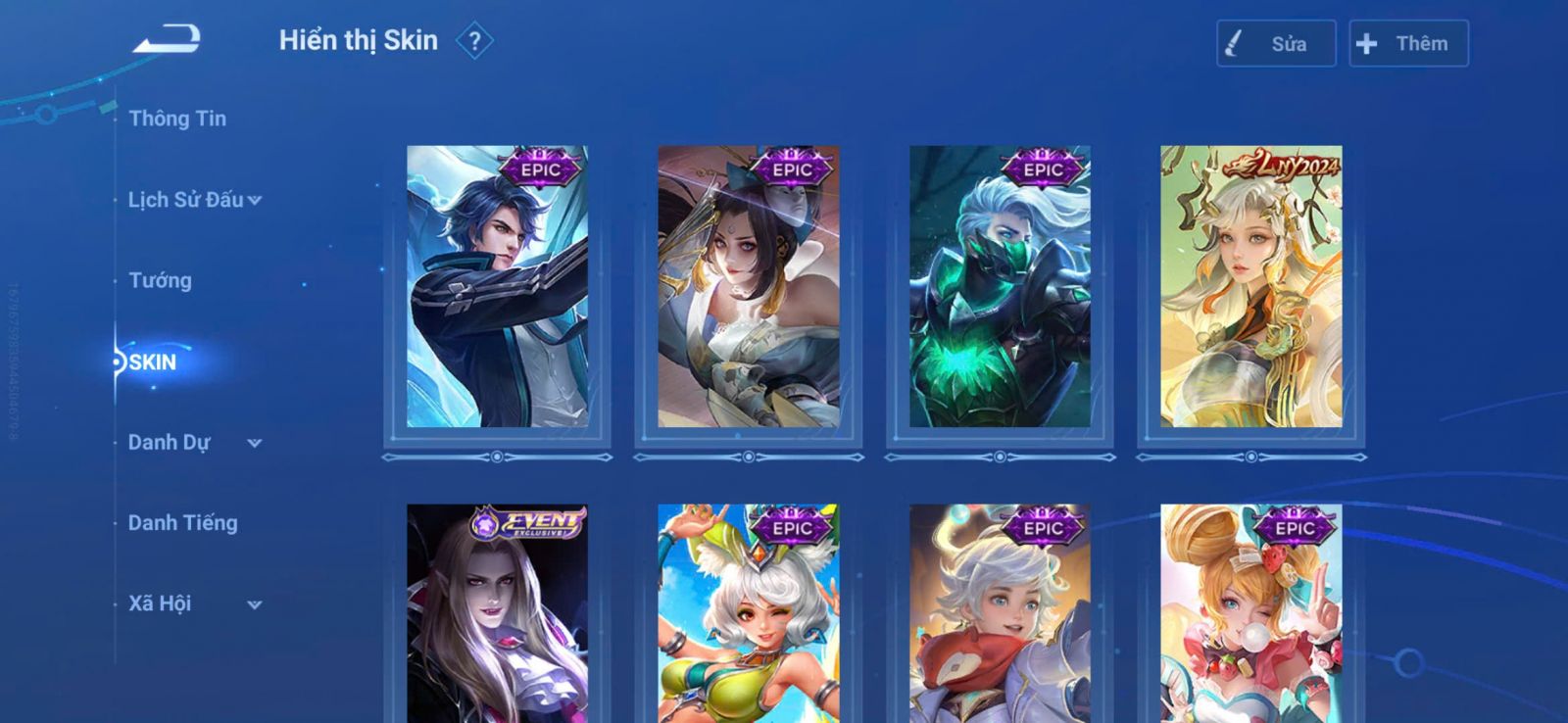Select the blue-haired swordsman Epic skin card
1568x723 pixels.
(497, 287)
